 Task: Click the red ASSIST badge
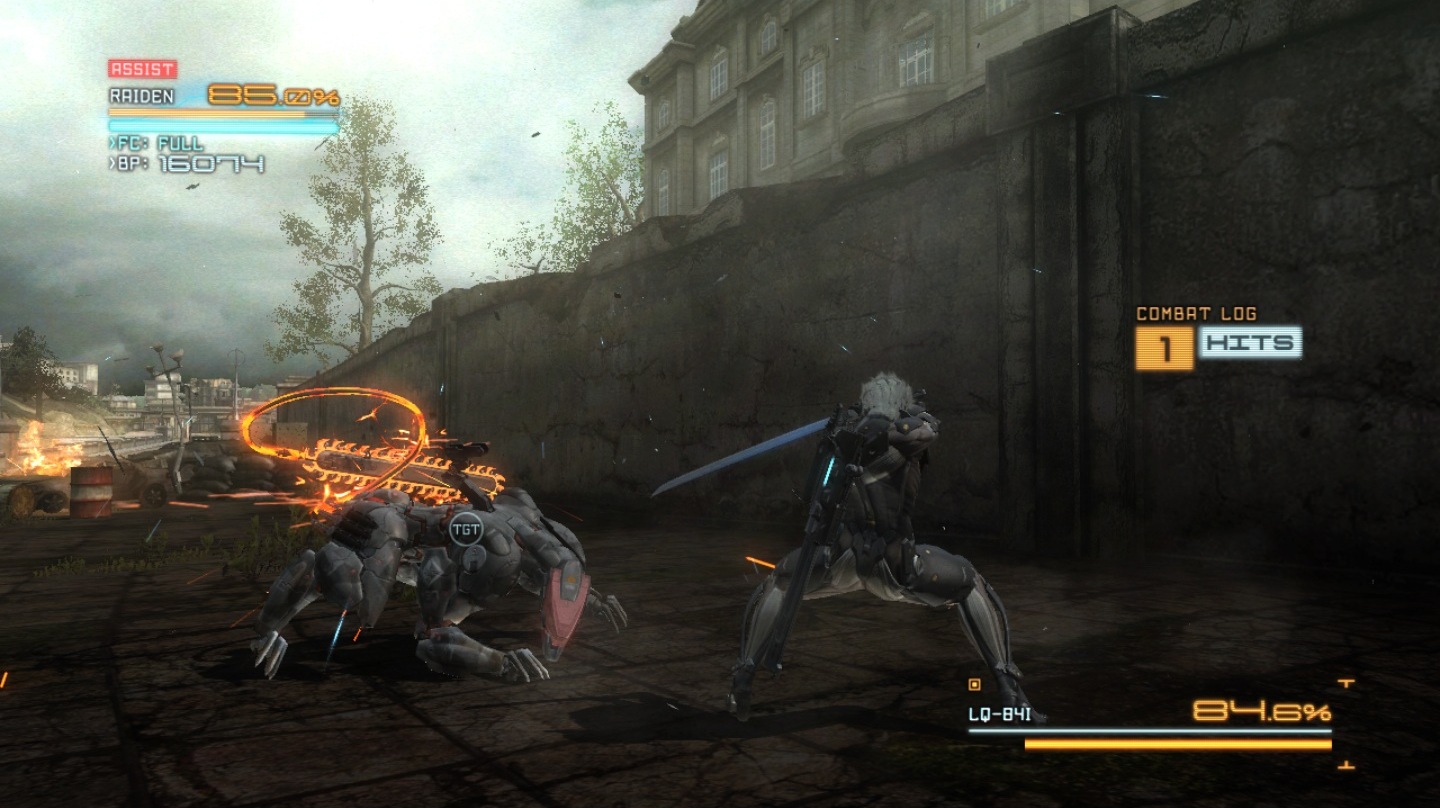tap(142, 69)
